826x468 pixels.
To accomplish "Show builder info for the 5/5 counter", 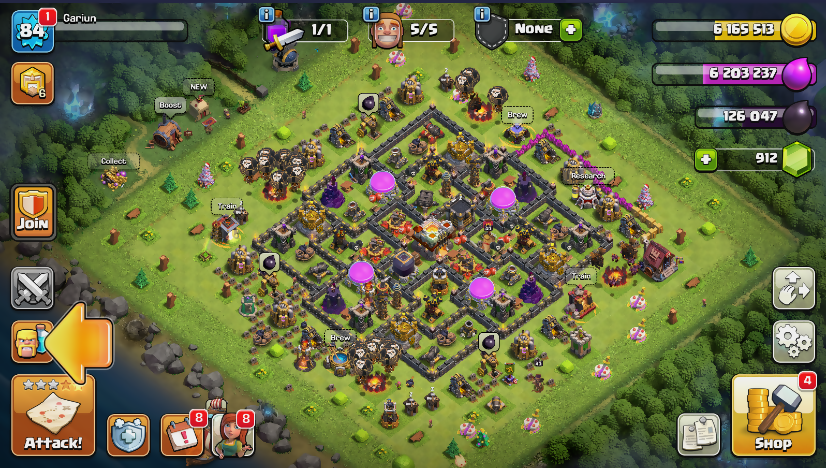I will [x=371, y=14].
